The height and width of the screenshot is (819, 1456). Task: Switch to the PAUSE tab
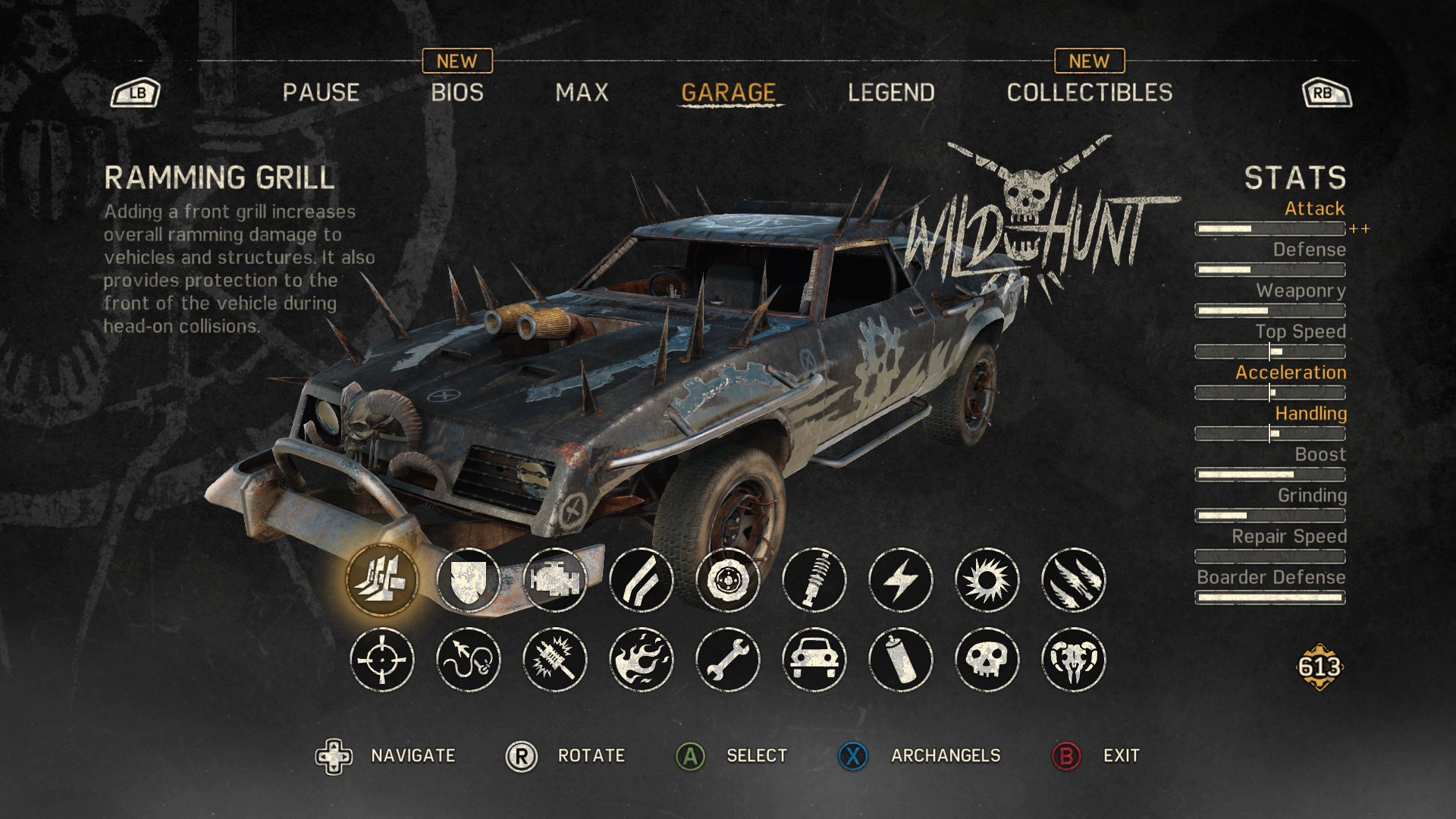click(321, 93)
